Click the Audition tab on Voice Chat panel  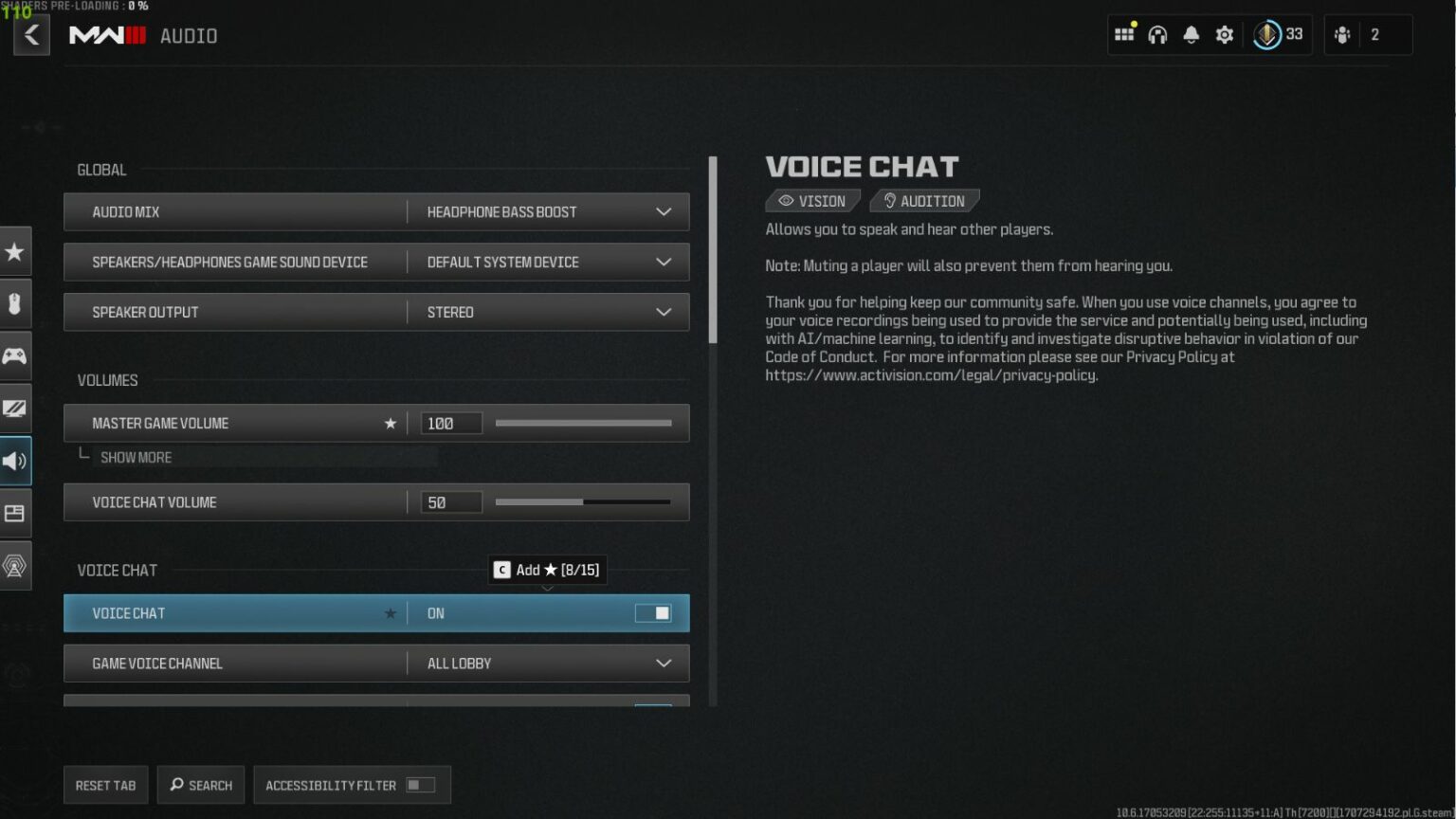(x=924, y=200)
